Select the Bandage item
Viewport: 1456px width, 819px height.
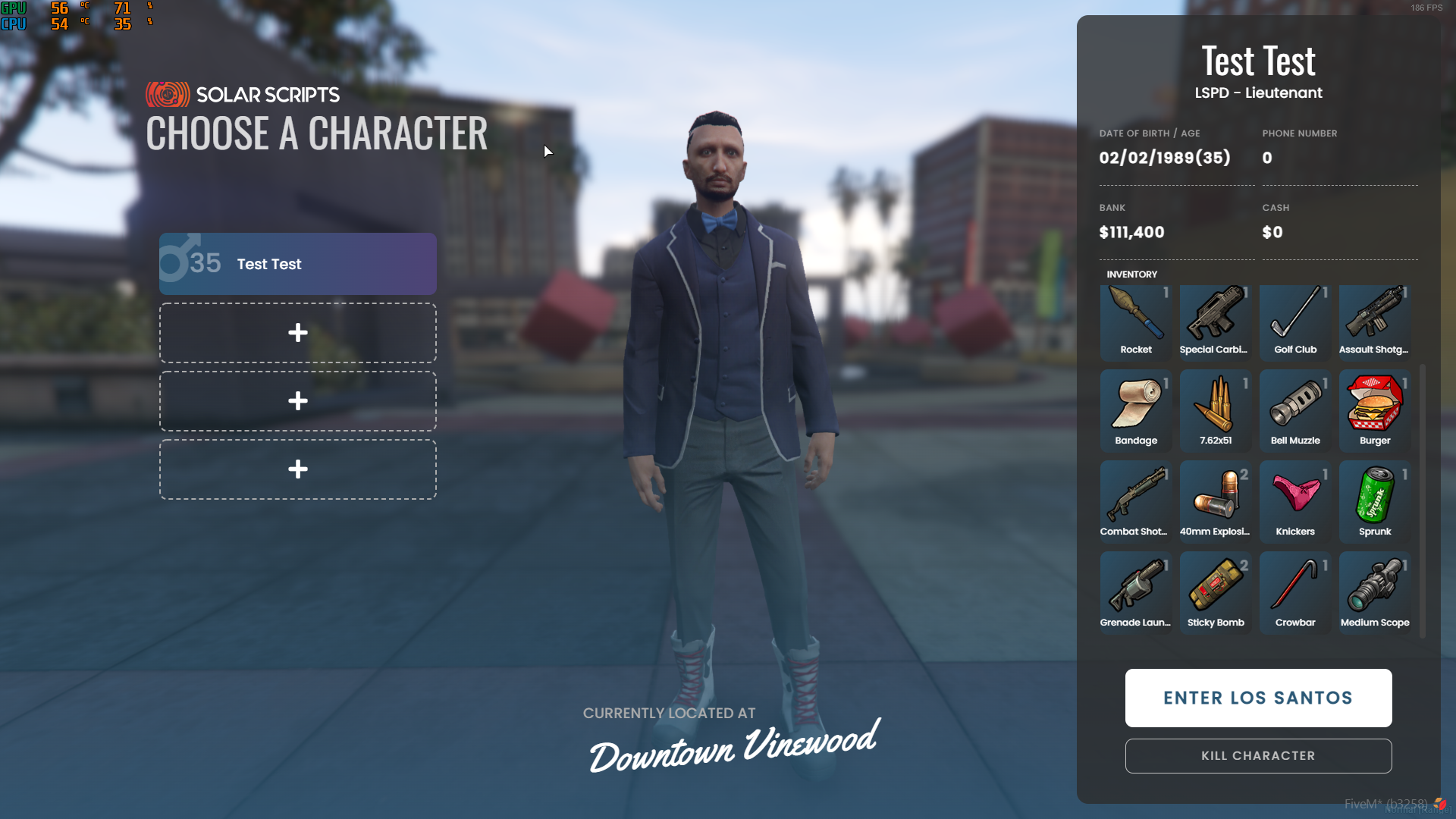(1136, 410)
